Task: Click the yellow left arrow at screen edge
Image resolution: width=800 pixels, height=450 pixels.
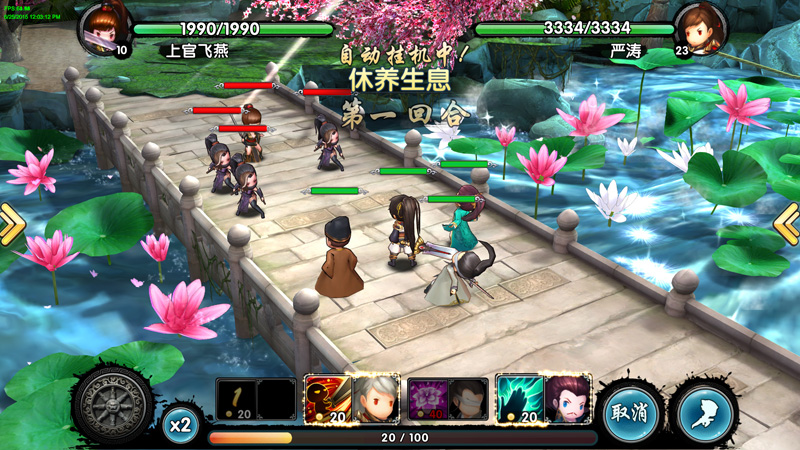Action: pos(10,225)
